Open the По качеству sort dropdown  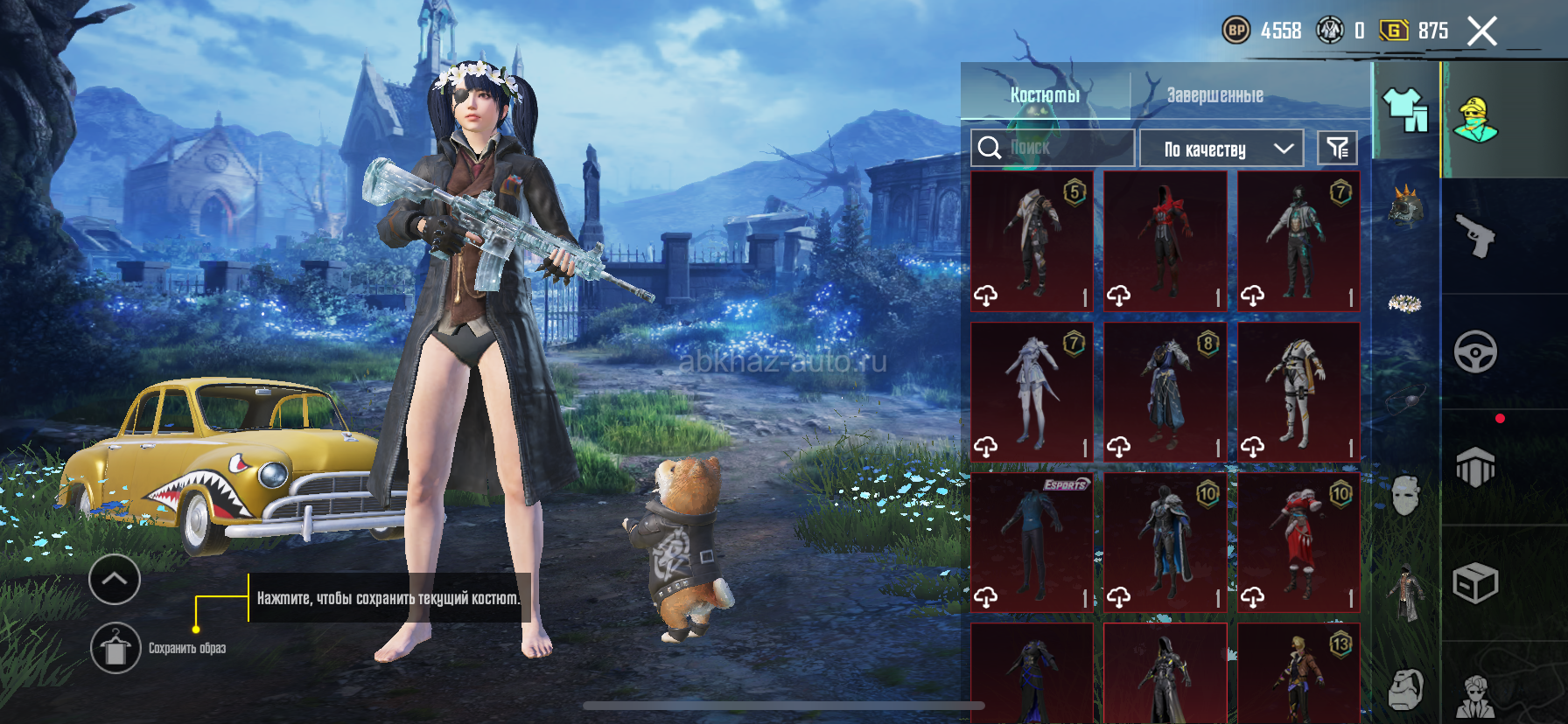pyautogui.click(x=1221, y=149)
